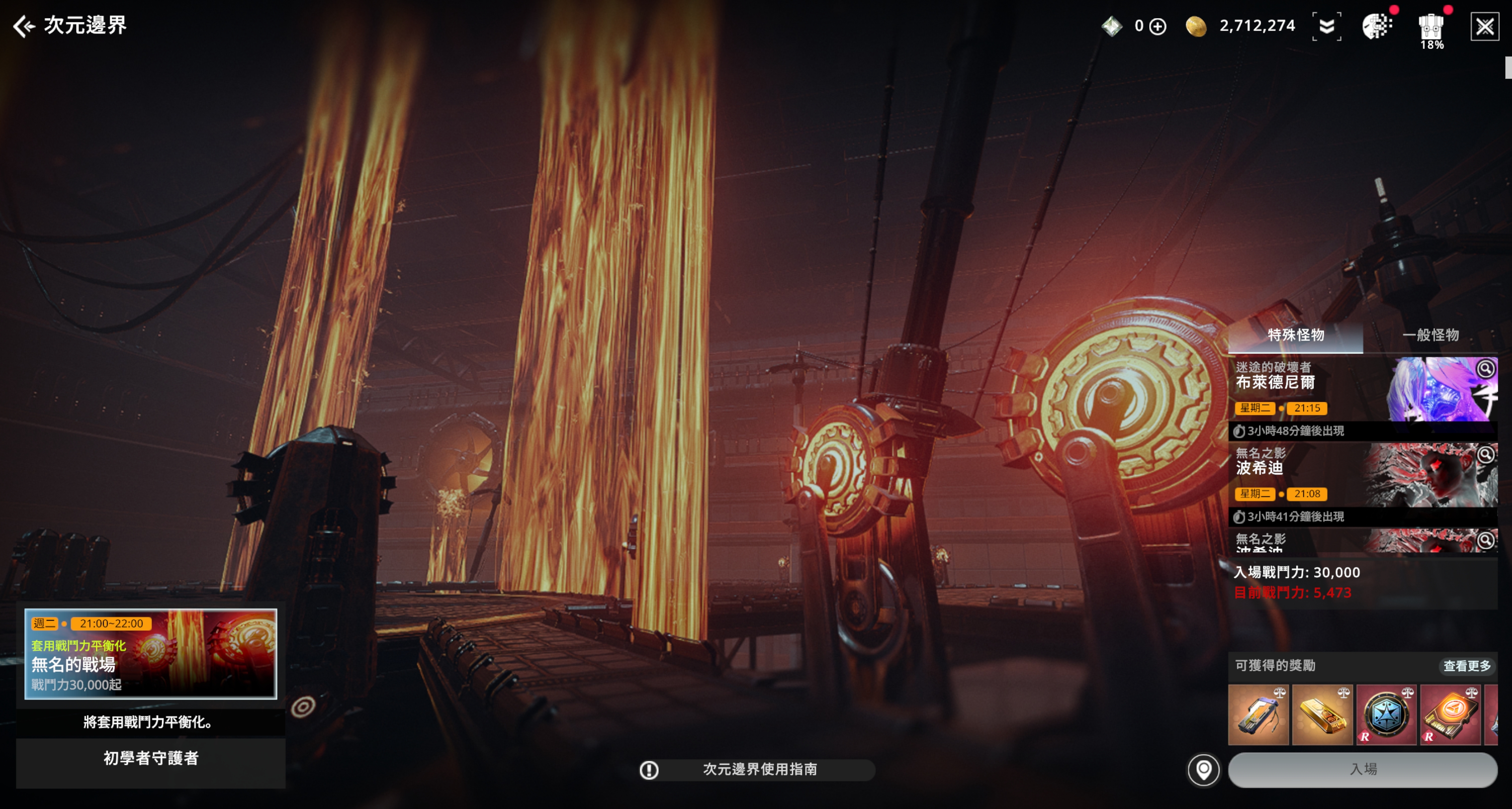The height and width of the screenshot is (809, 1512).
Task: Select the orange book reward item
Action: click(x=1450, y=715)
